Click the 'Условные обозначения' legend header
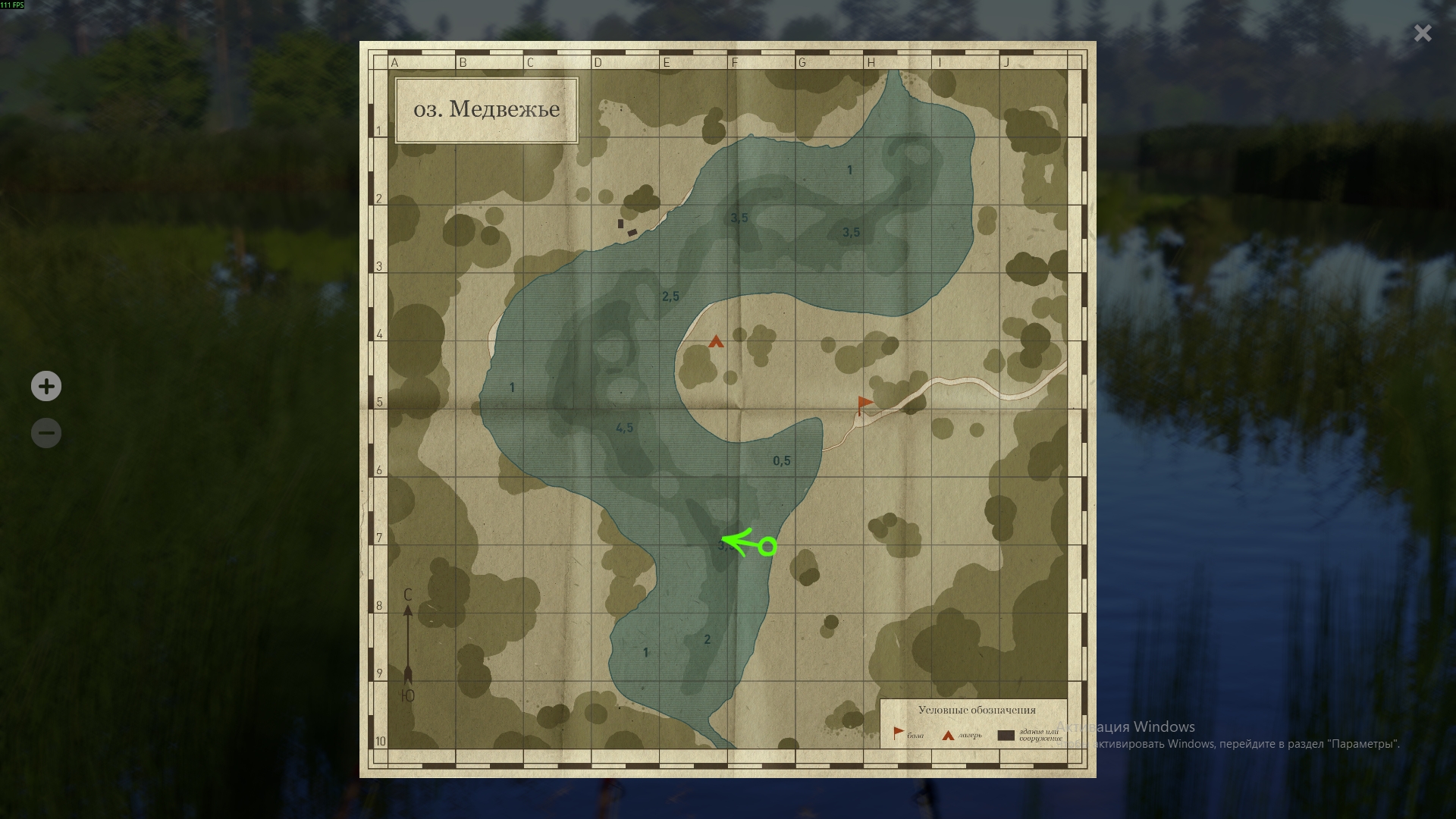The height and width of the screenshot is (819, 1456). [976, 710]
